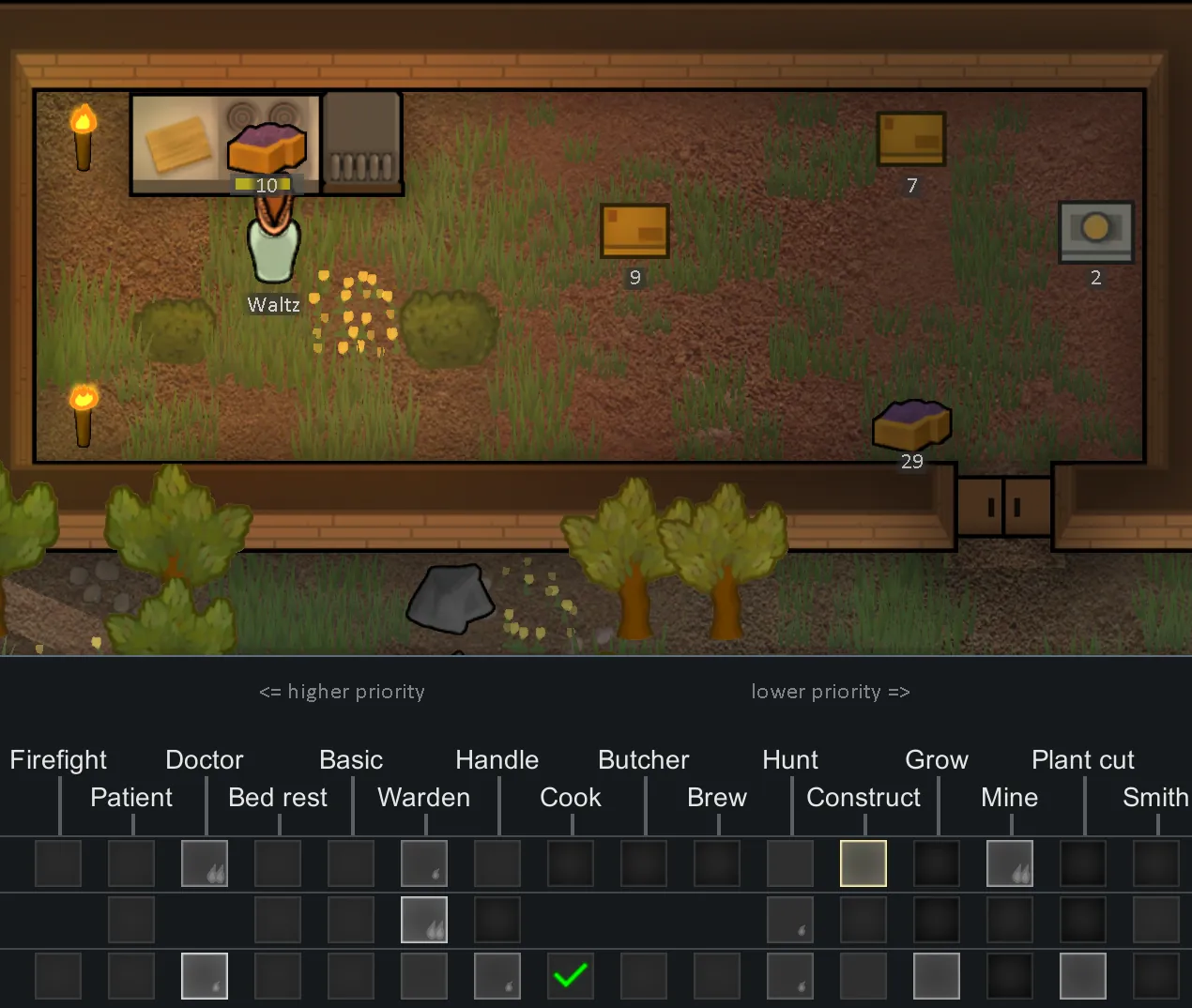Sort by the Firefight column header

(x=58, y=759)
